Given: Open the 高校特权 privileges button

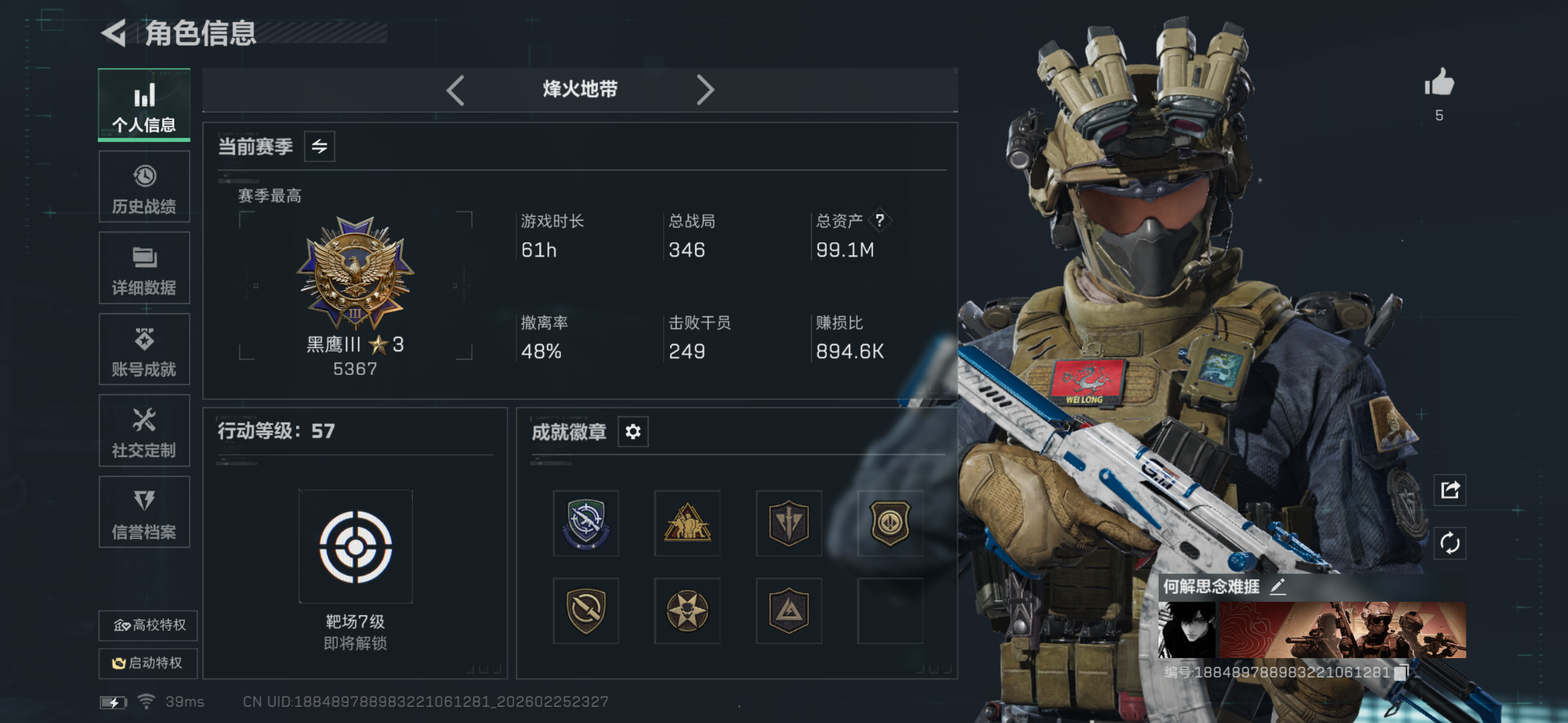Looking at the screenshot, I should click(x=147, y=625).
